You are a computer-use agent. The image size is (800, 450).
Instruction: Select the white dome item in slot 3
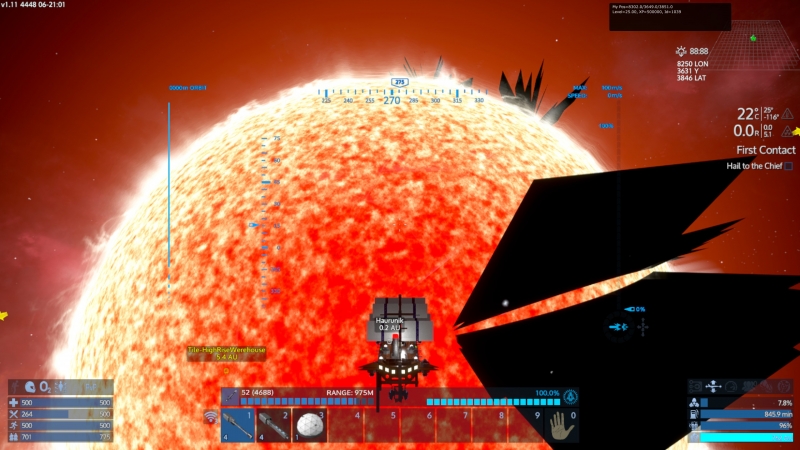(308, 424)
